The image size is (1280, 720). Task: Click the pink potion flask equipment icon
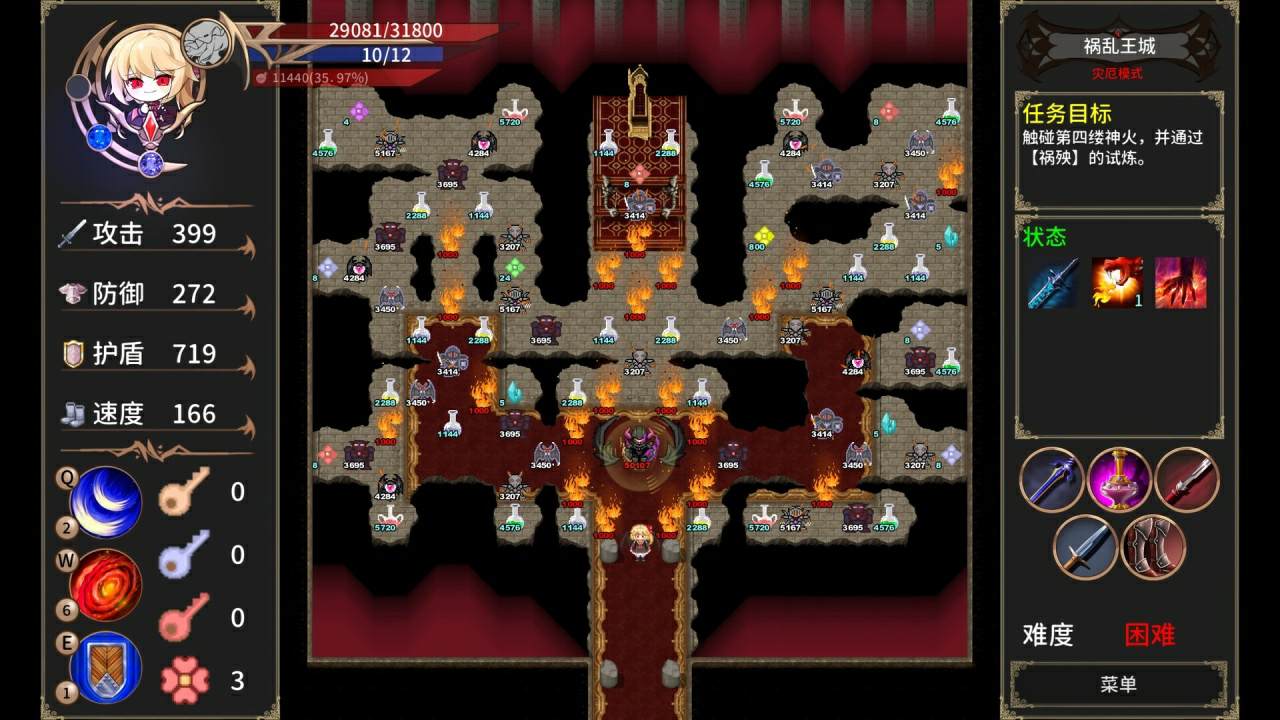(1120, 481)
